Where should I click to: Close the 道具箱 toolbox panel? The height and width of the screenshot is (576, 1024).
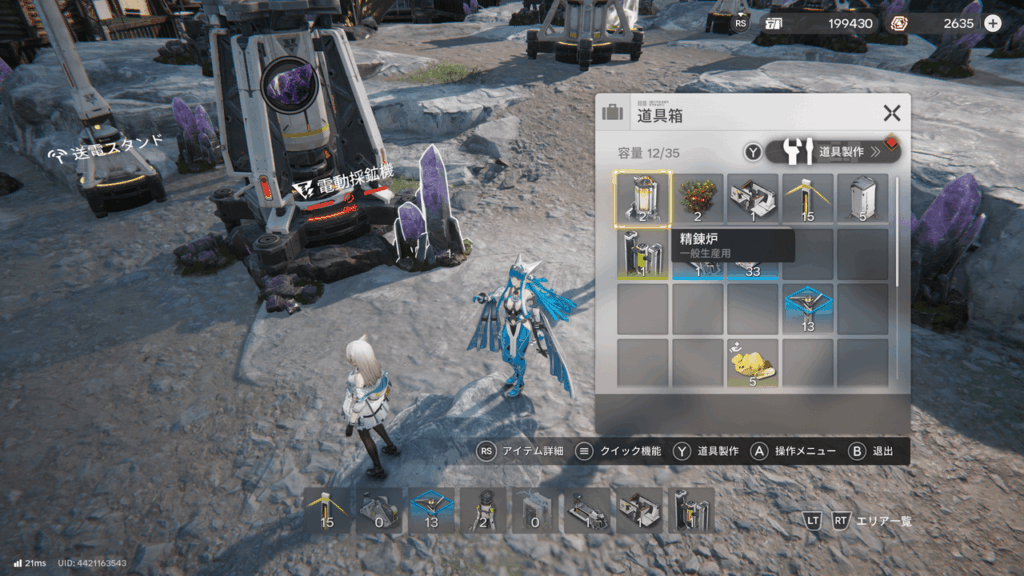pos(891,114)
